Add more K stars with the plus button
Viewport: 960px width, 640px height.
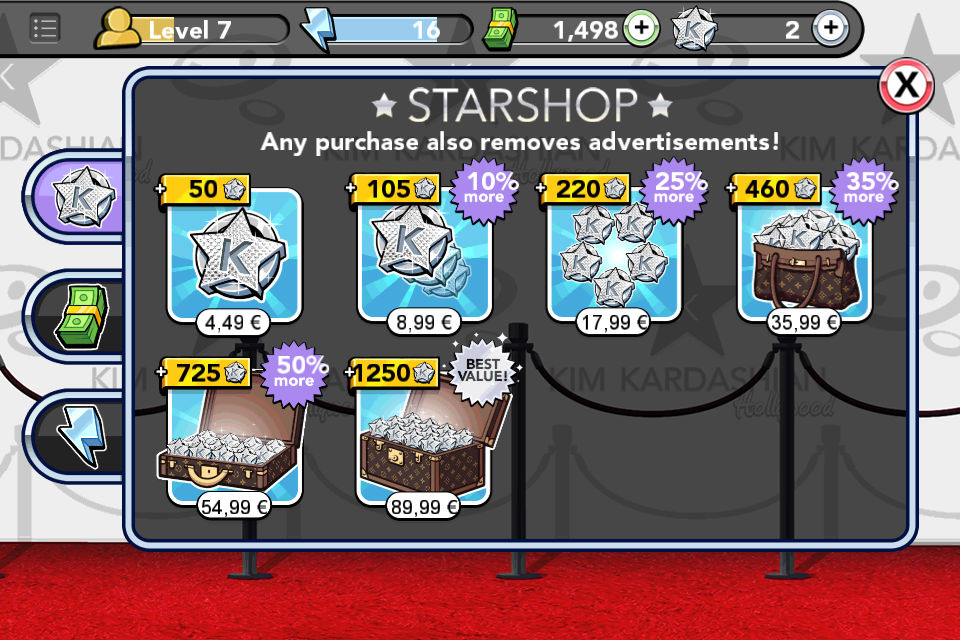(x=829, y=29)
